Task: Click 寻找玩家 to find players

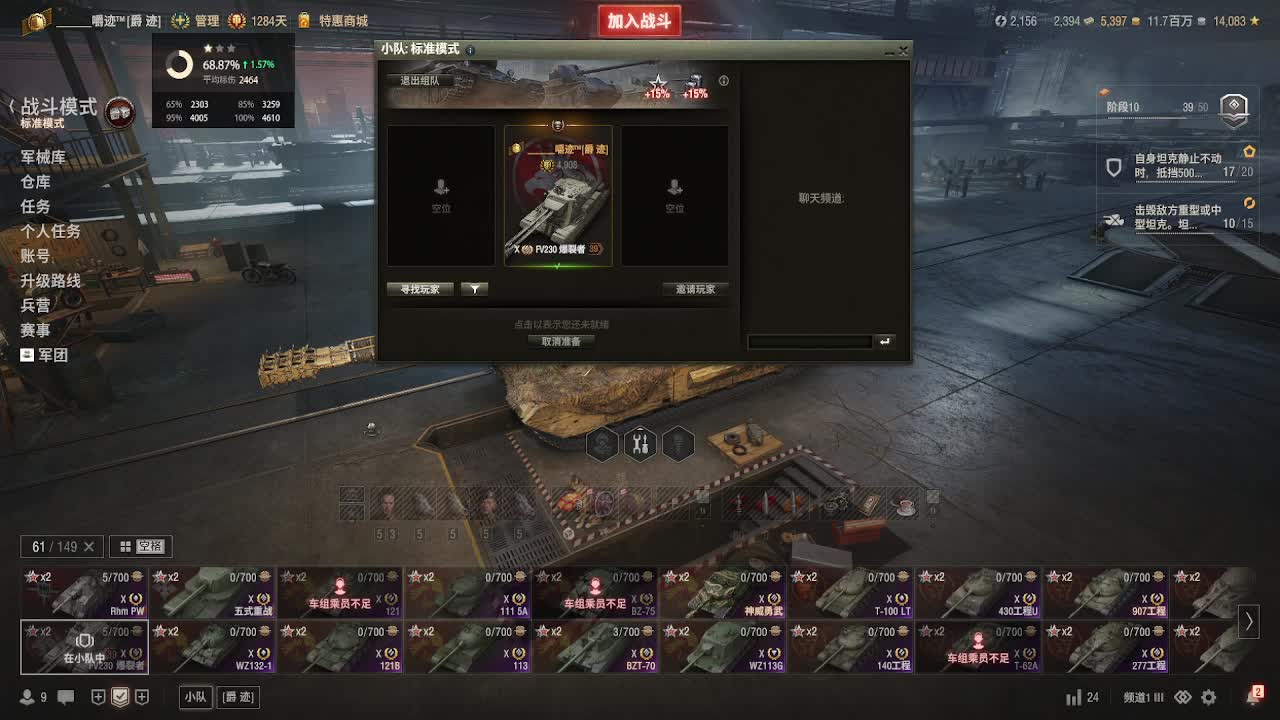Action: click(420, 289)
